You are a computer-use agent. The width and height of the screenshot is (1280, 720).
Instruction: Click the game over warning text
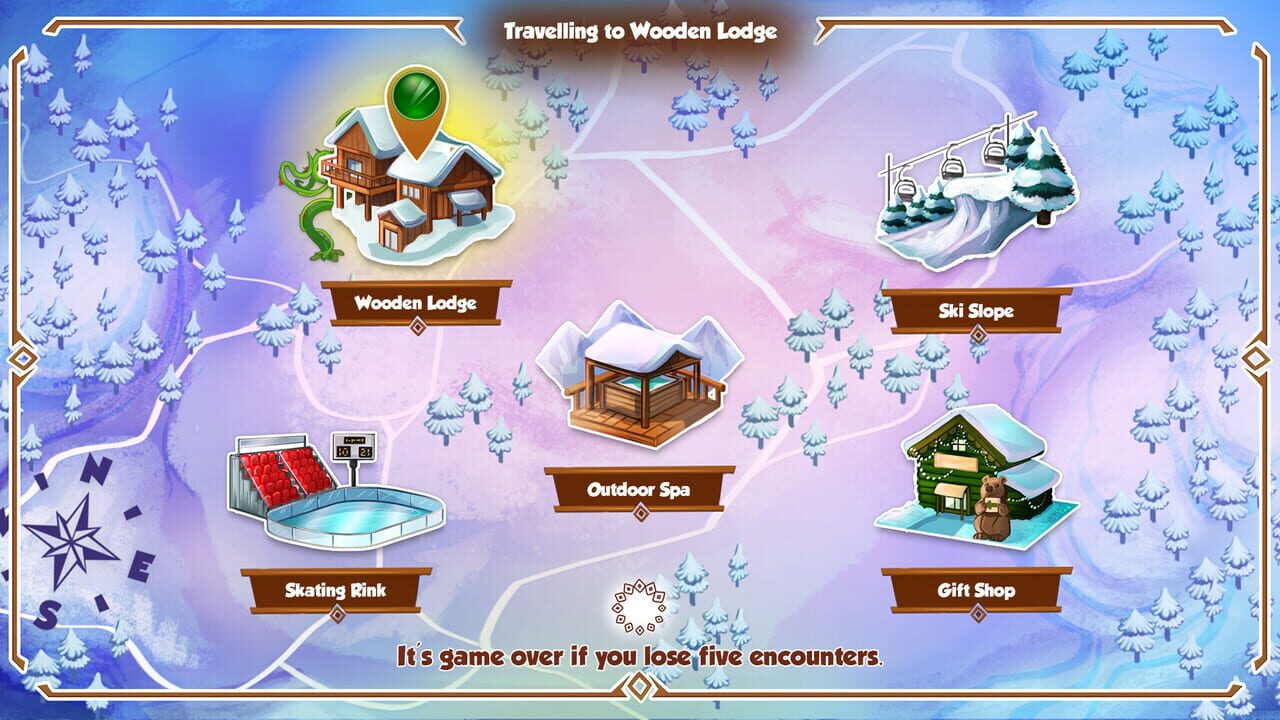640,657
